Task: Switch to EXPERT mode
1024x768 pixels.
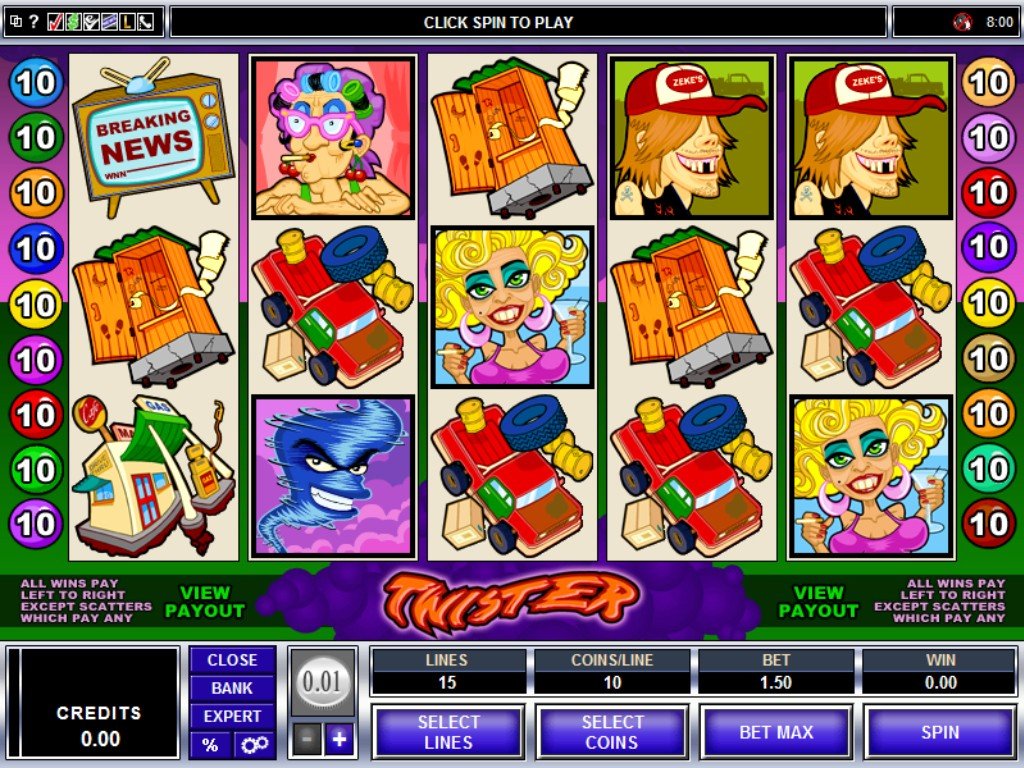Action: 232,716
